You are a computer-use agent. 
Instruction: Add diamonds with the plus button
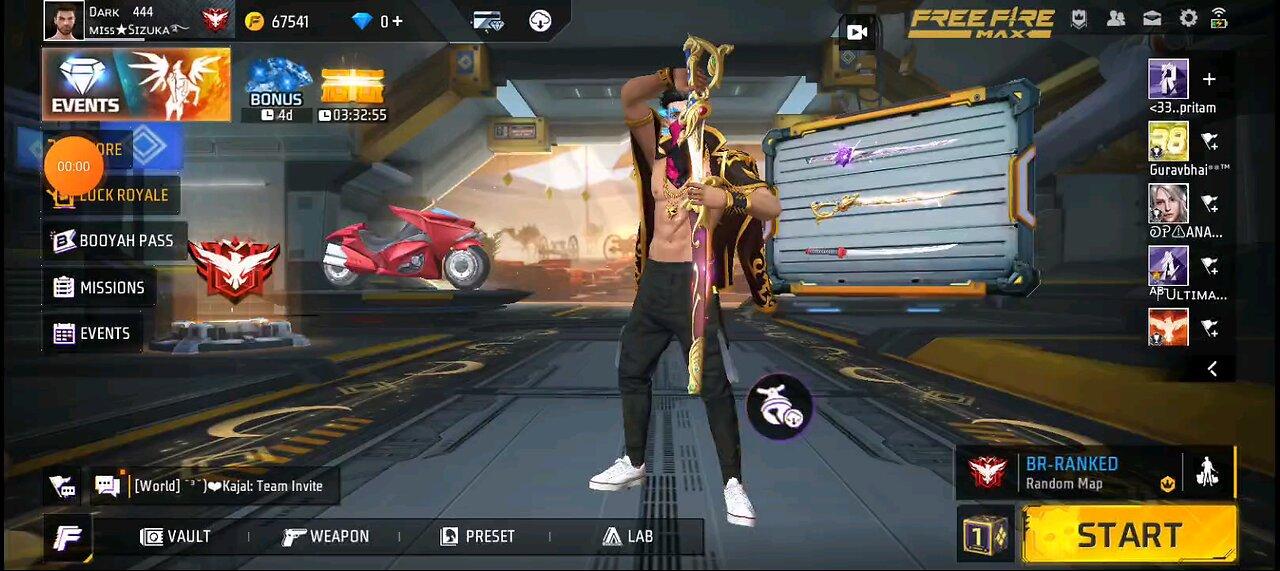coord(398,21)
